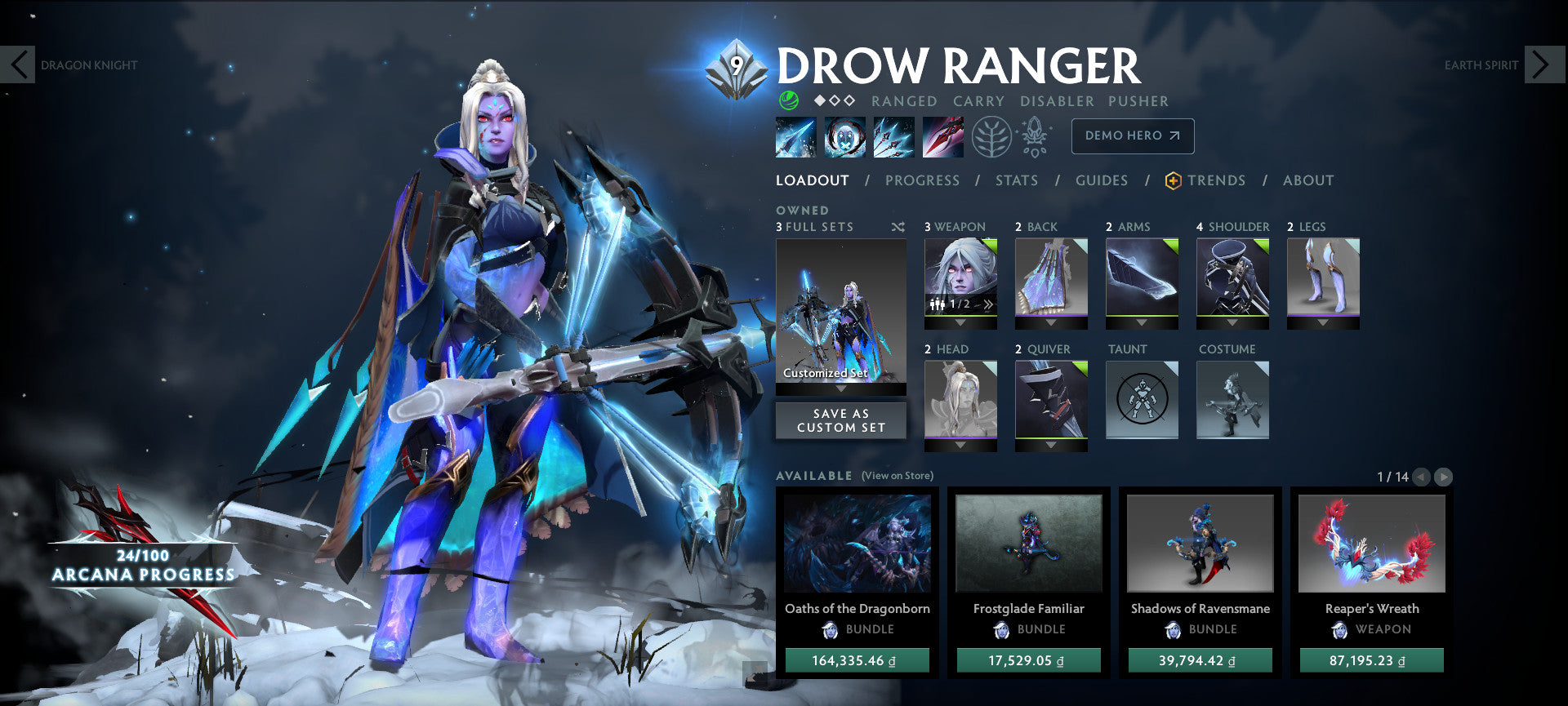Expand the Quiver slot dropdown arrow
This screenshot has width=1568, height=706.
click(x=1050, y=444)
